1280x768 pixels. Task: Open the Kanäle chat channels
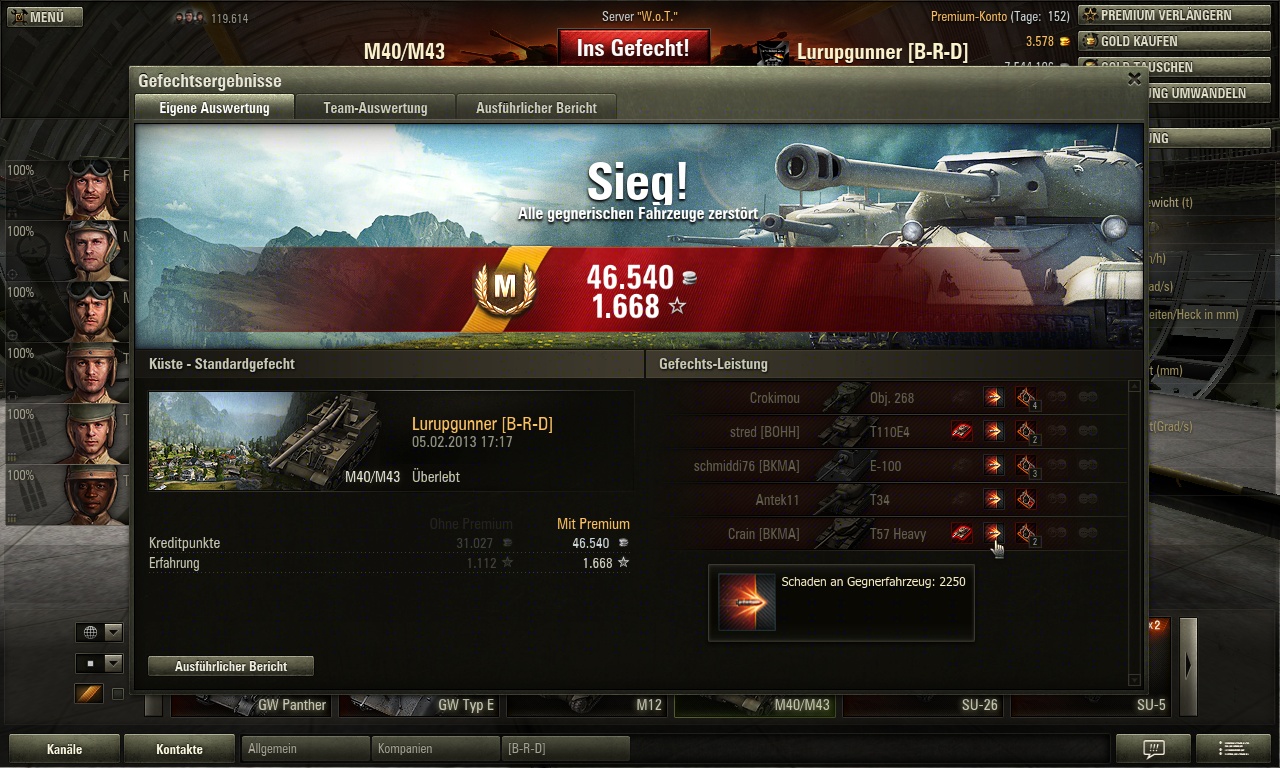tap(65, 749)
